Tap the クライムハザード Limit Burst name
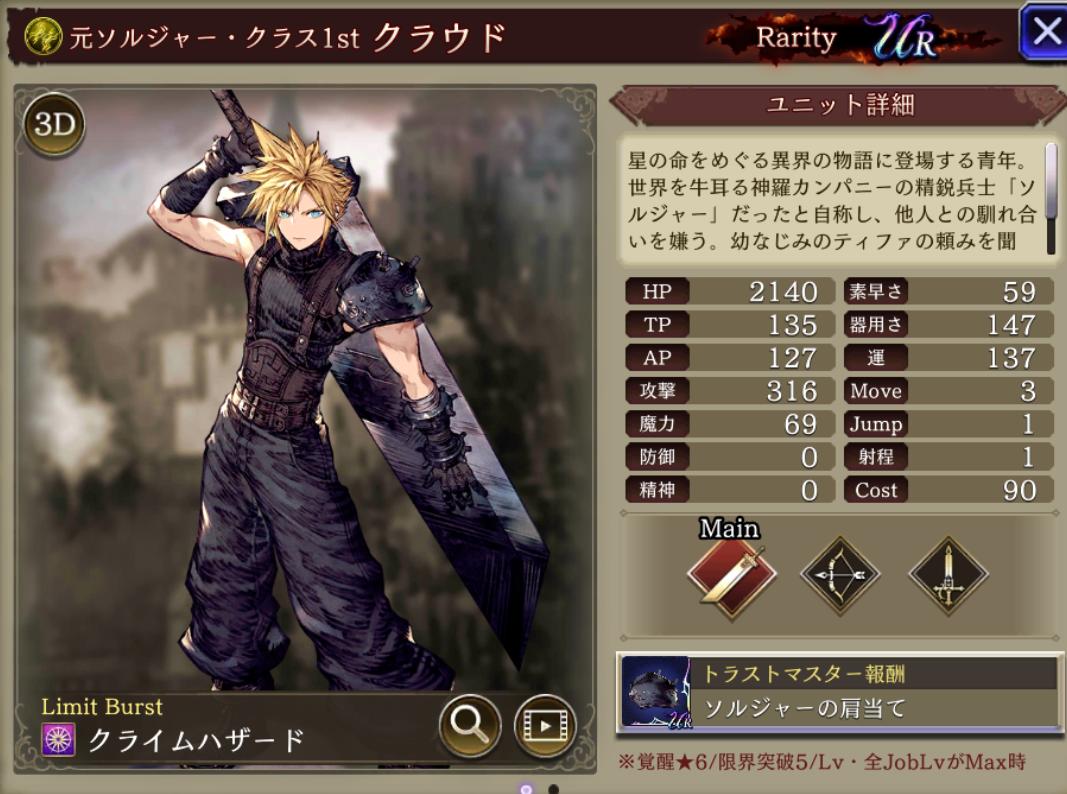 click(196, 740)
